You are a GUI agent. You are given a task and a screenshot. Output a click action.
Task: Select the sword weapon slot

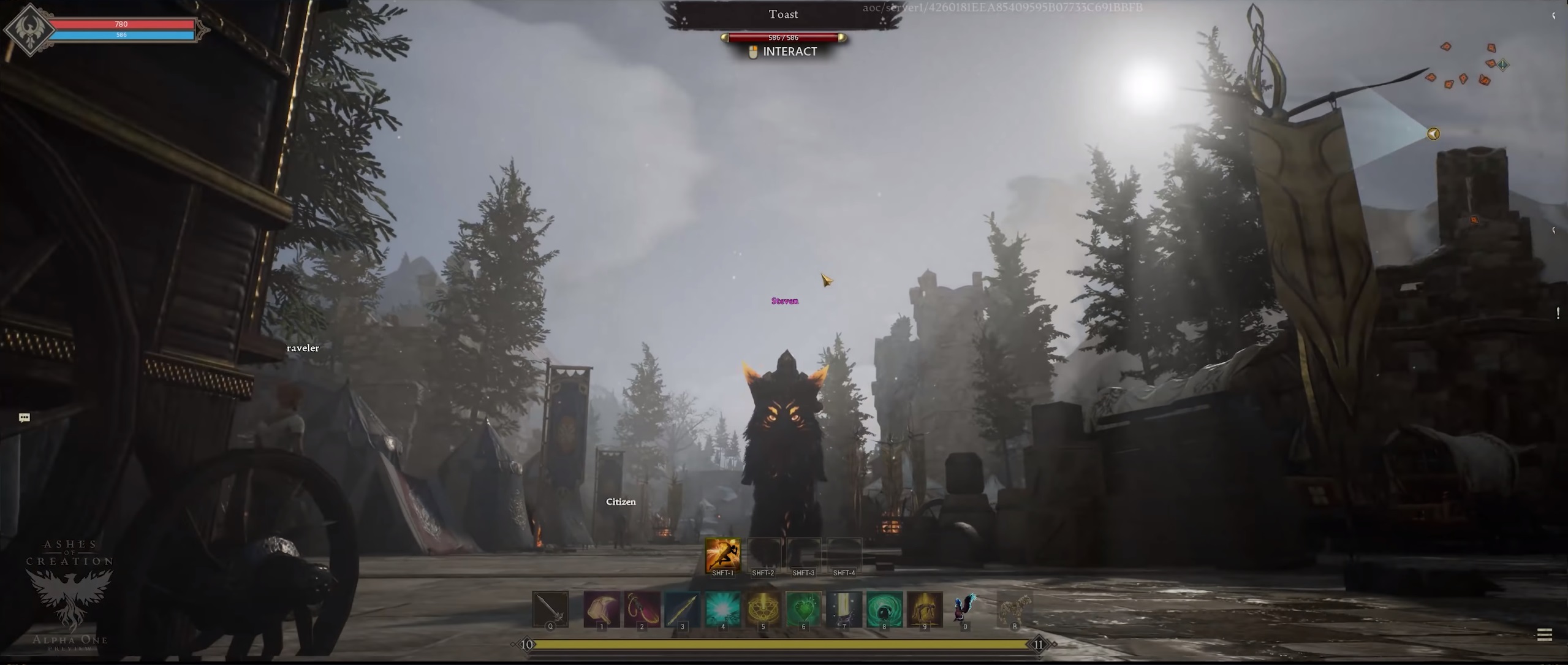point(550,609)
